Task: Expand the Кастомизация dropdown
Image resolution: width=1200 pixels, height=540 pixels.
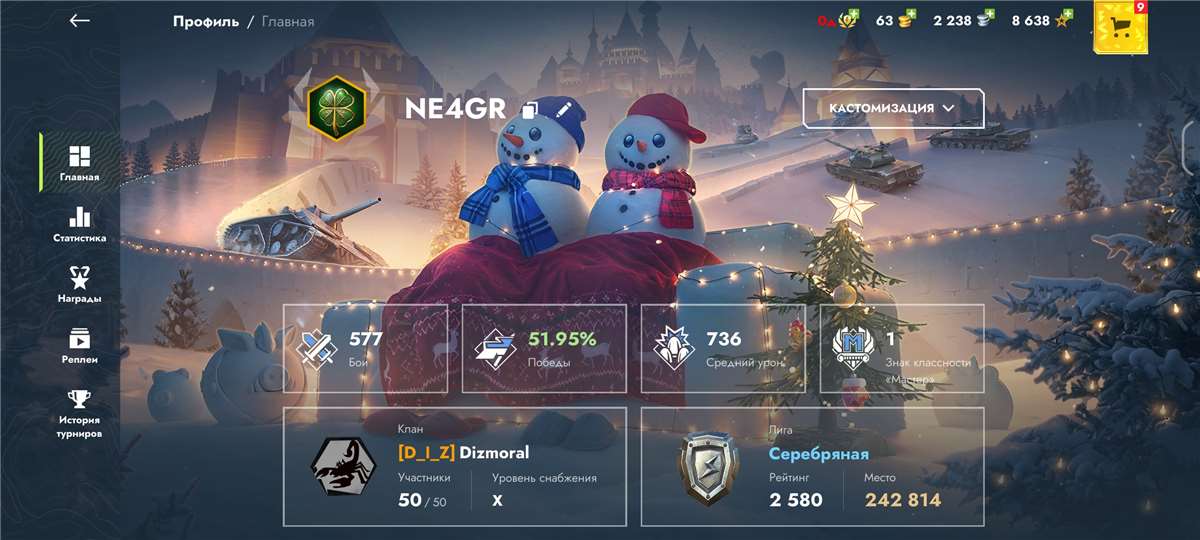Action: pyautogui.click(x=893, y=108)
